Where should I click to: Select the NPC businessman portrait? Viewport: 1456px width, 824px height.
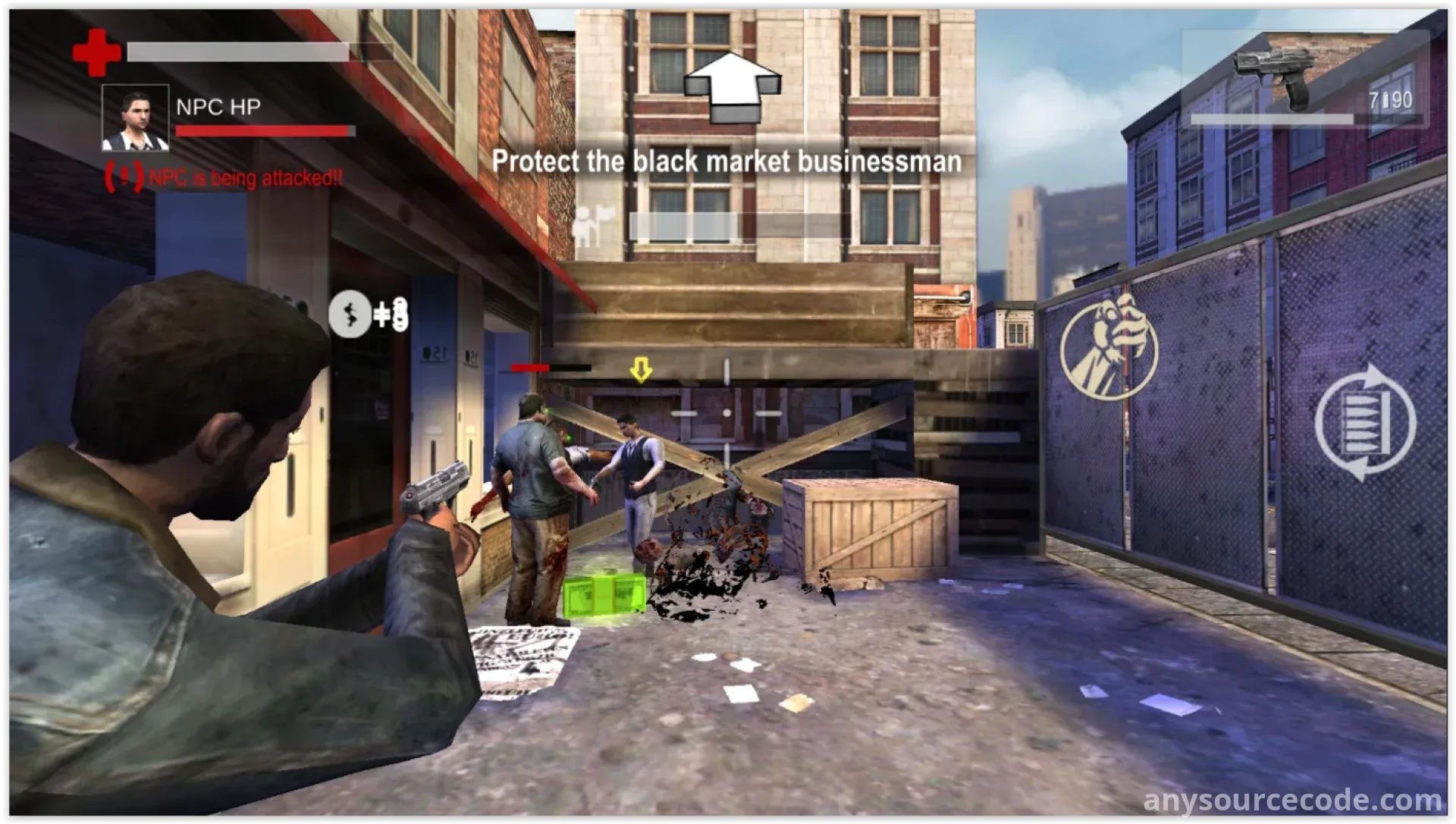tap(135, 117)
